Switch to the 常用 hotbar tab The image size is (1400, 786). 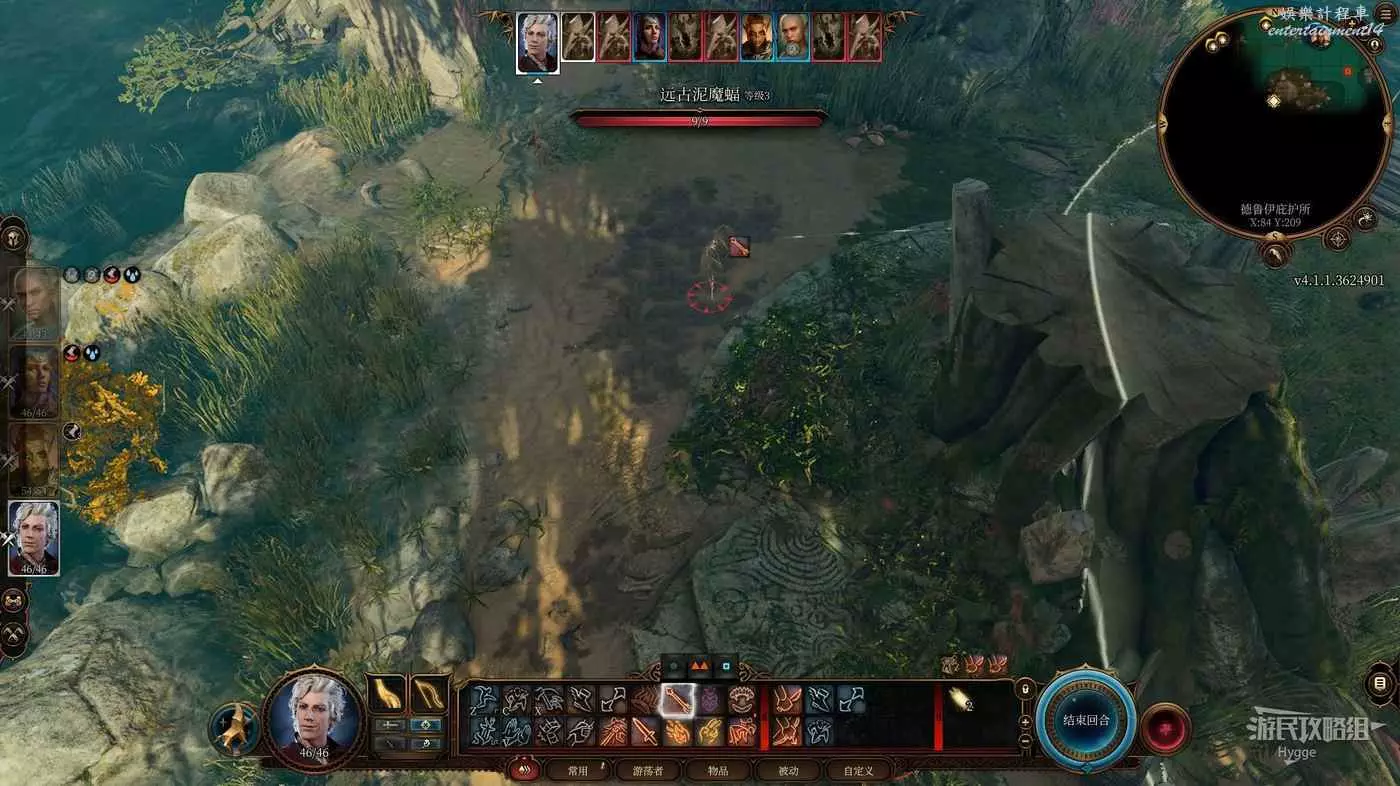[x=578, y=770]
